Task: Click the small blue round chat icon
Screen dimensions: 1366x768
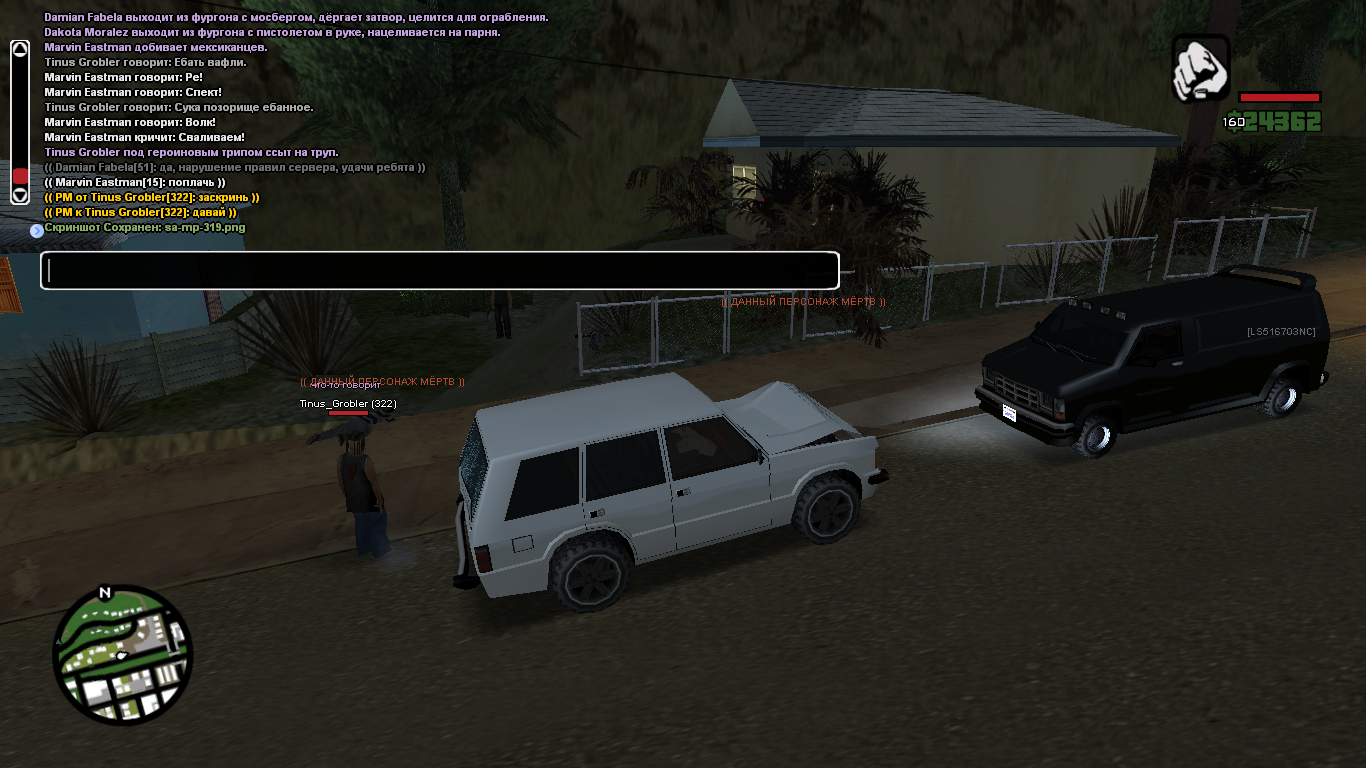Action: (37, 230)
